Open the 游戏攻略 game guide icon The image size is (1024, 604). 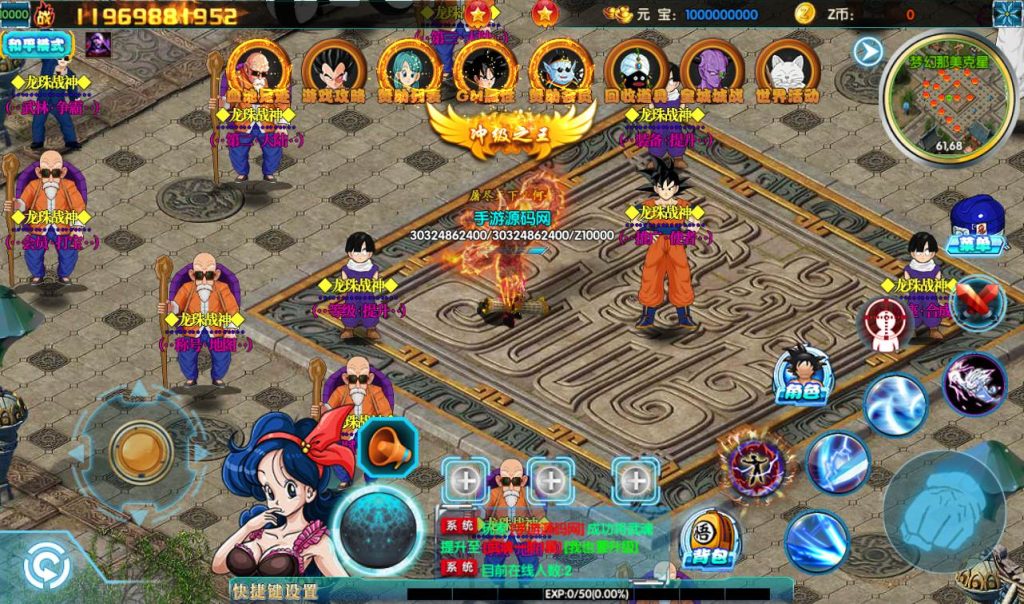[x=334, y=72]
